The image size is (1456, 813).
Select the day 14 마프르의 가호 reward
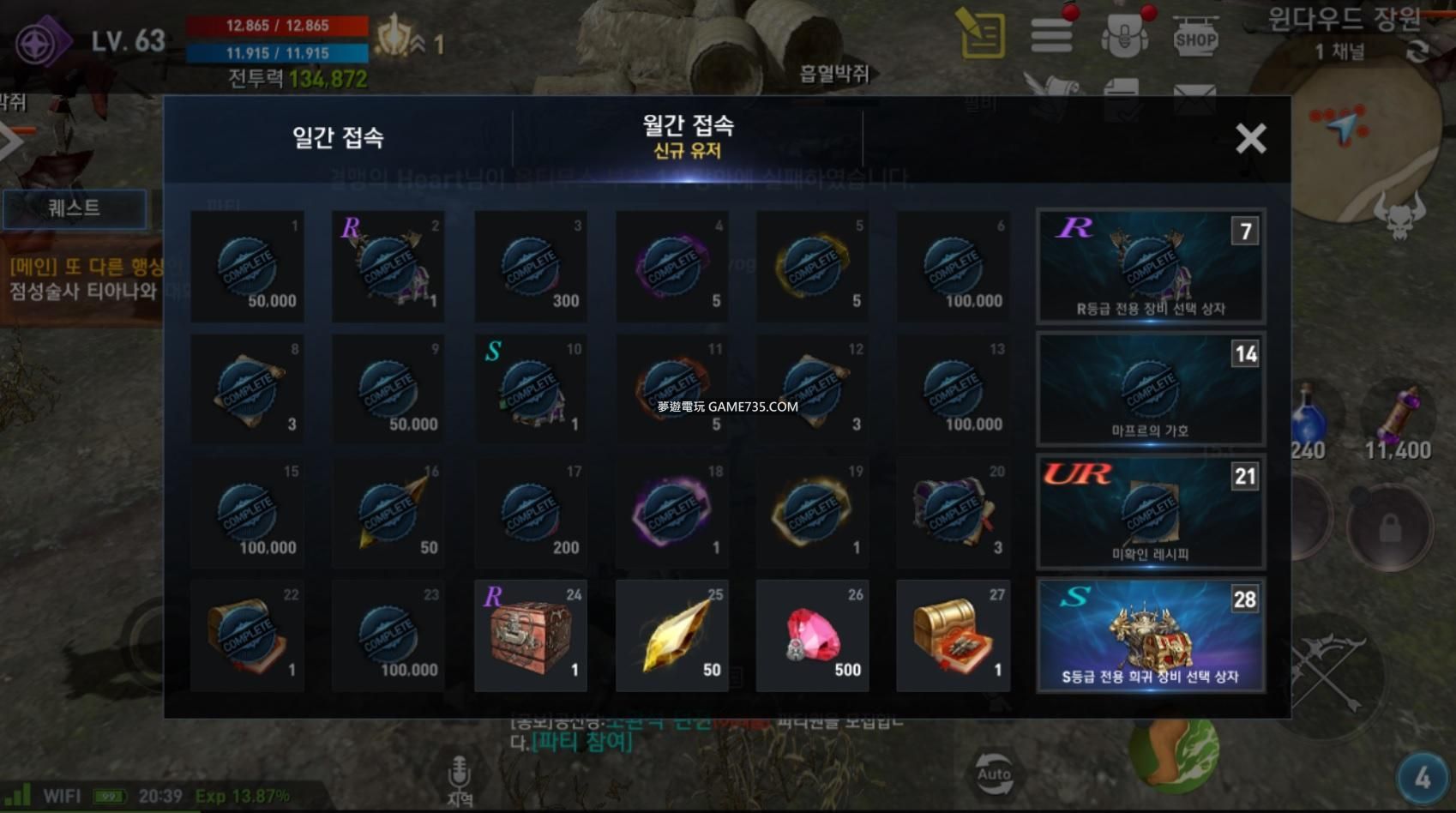(x=1150, y=389)
